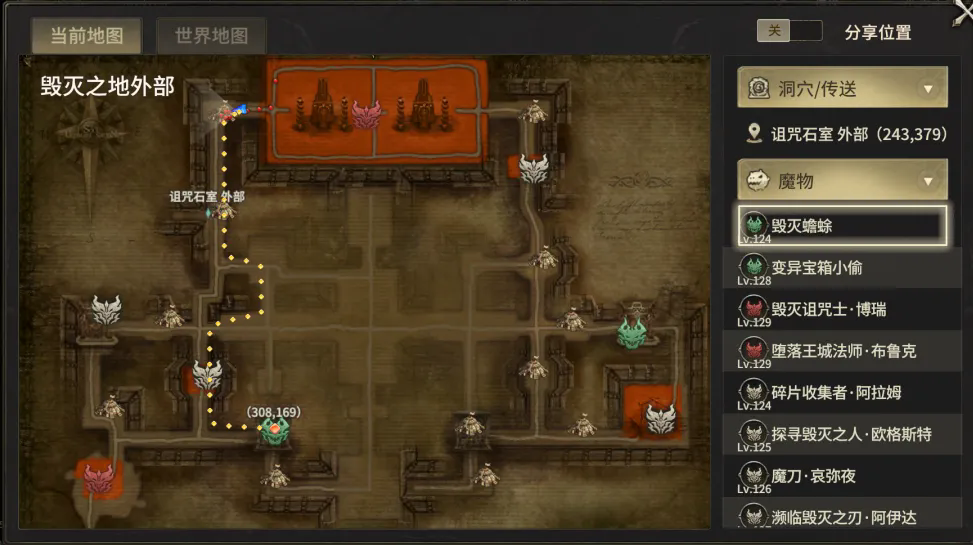Viewport: 973px width, 545px height.
Task: Pick 毁灭诅咒士·博瑞 in the list
Action: point(841,310)
